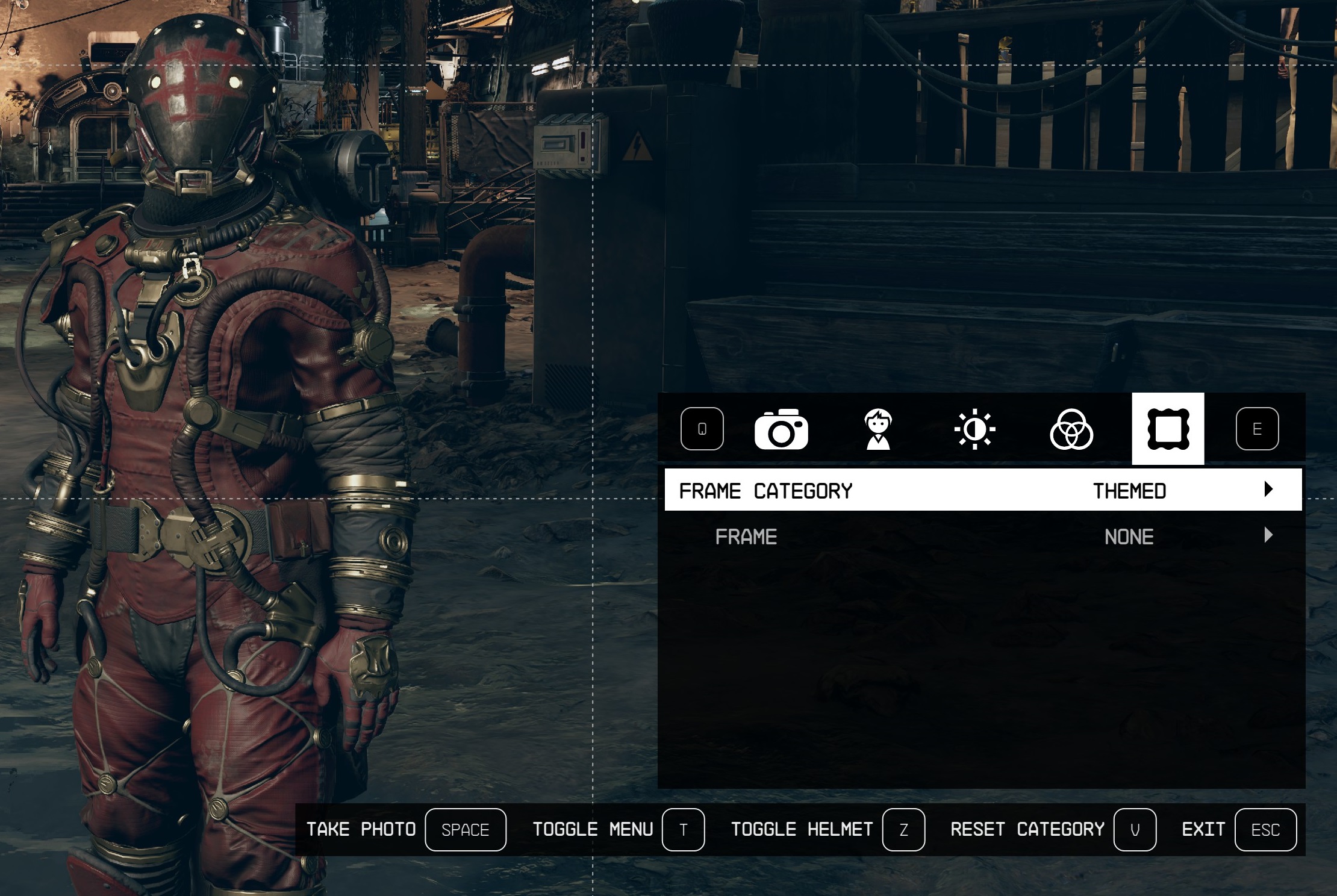This screenshot has height=896, width=1337.
Task: Open the character pose tab
Action: [878, 429]
